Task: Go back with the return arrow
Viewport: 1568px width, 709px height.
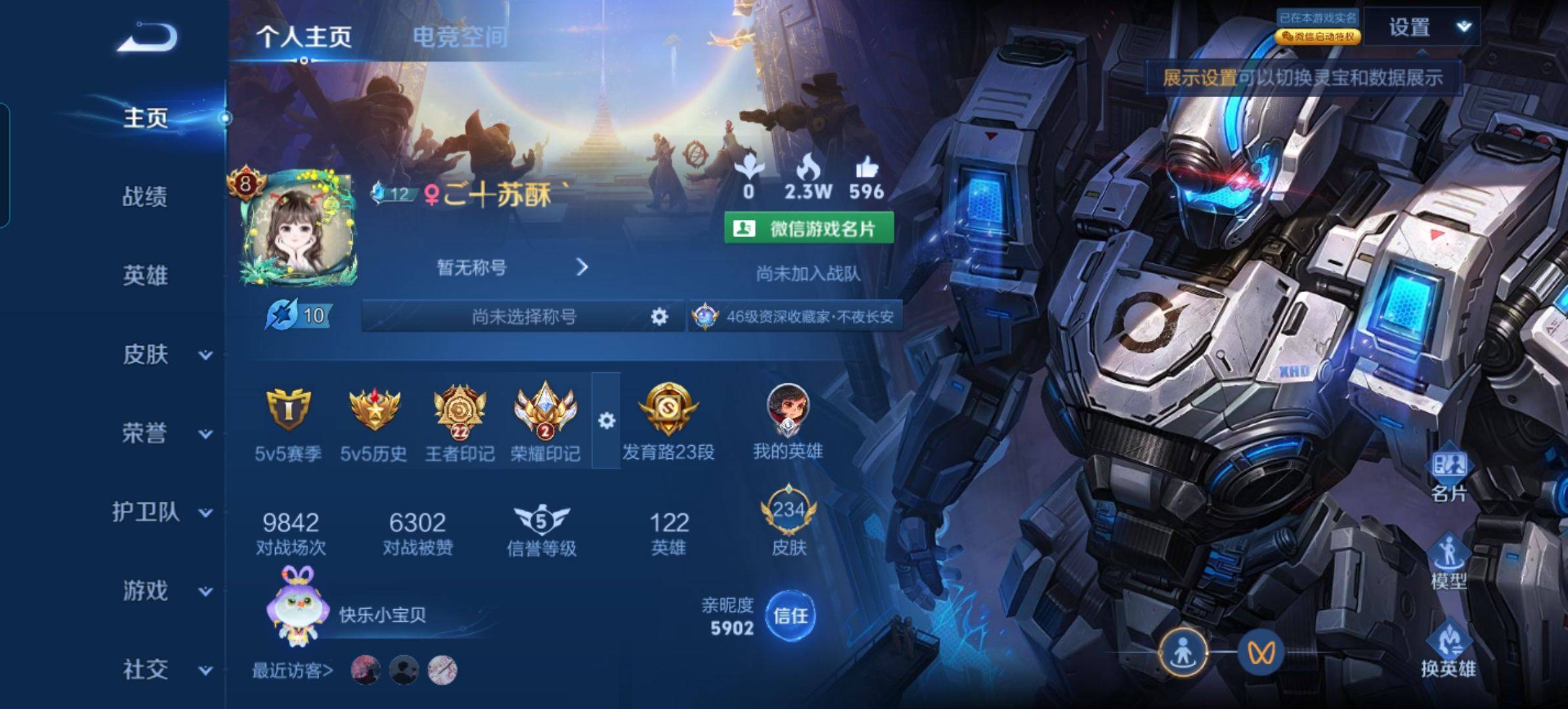Action: 148,37
